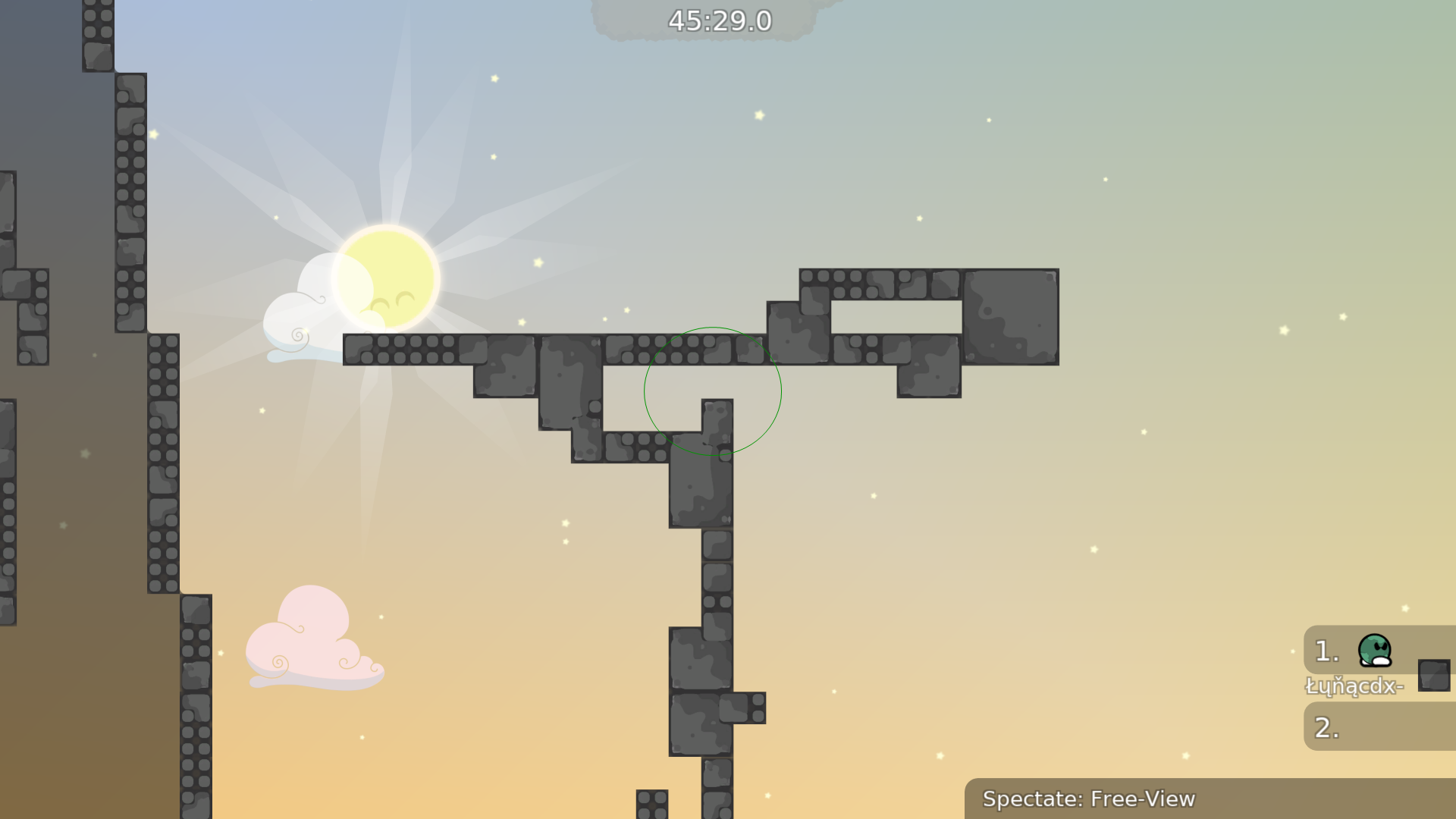
Task: Select the green tee avatar in the leaderboard
Action: [x=1373, y=650]
